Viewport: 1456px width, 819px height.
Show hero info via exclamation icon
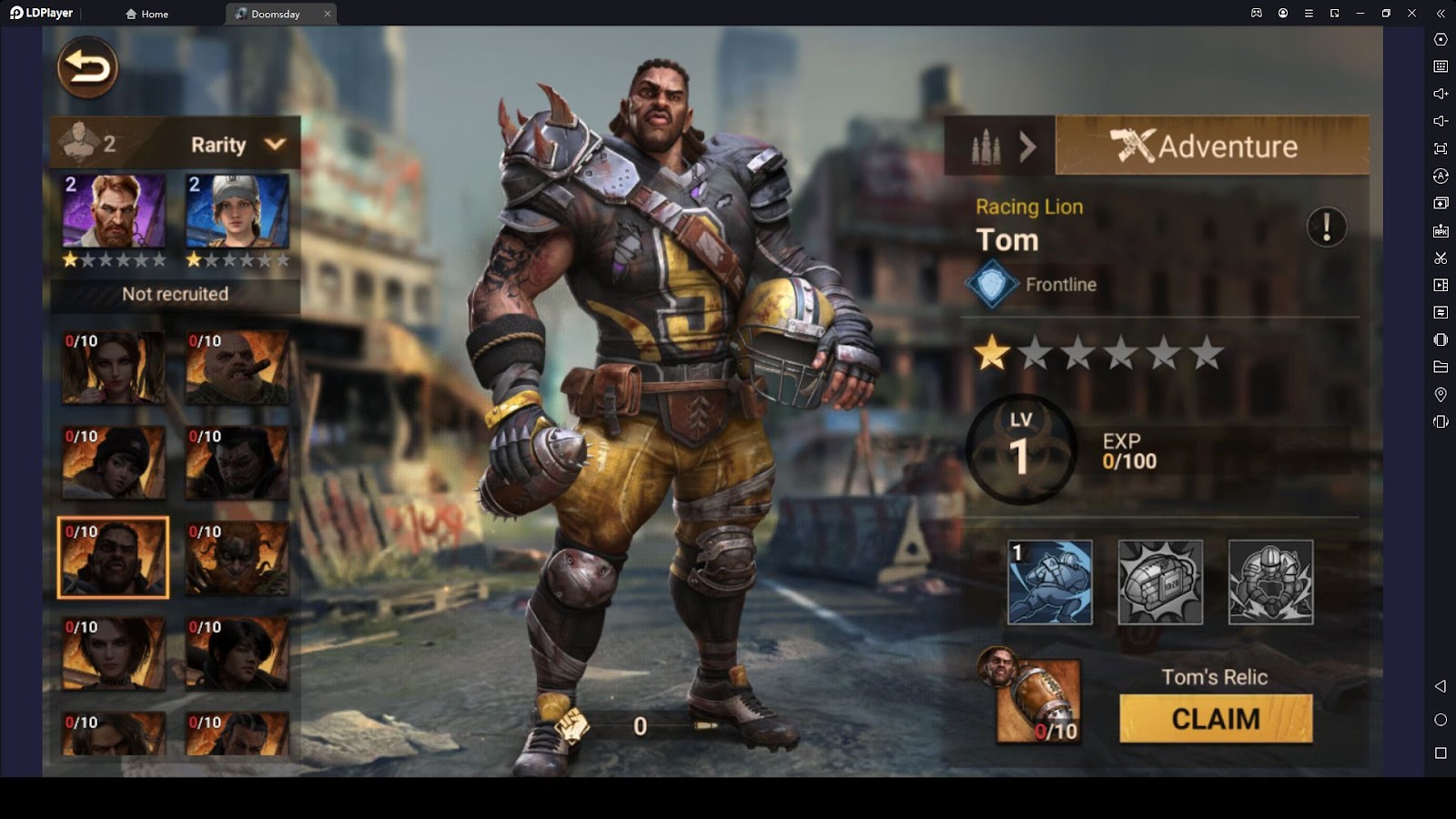(x=1326, y=227)
